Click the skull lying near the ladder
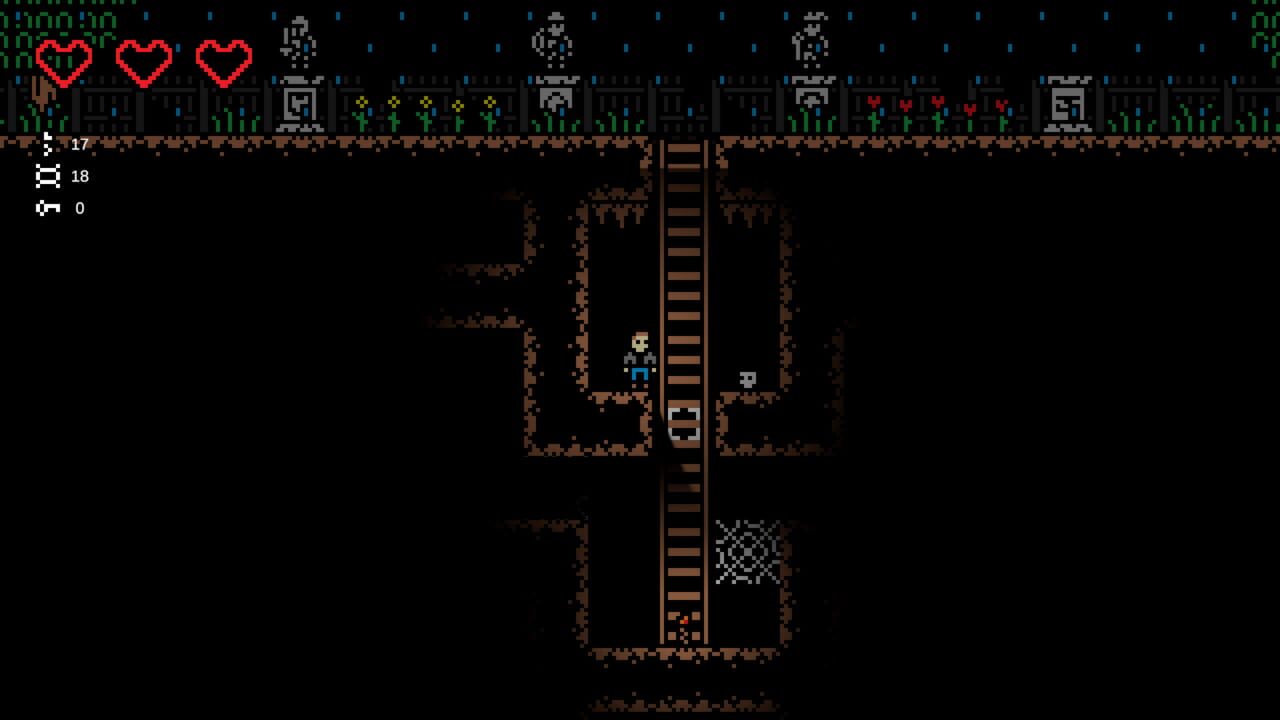The width and height of the screenshot is (1280, 720). click(x=748, y=378)
